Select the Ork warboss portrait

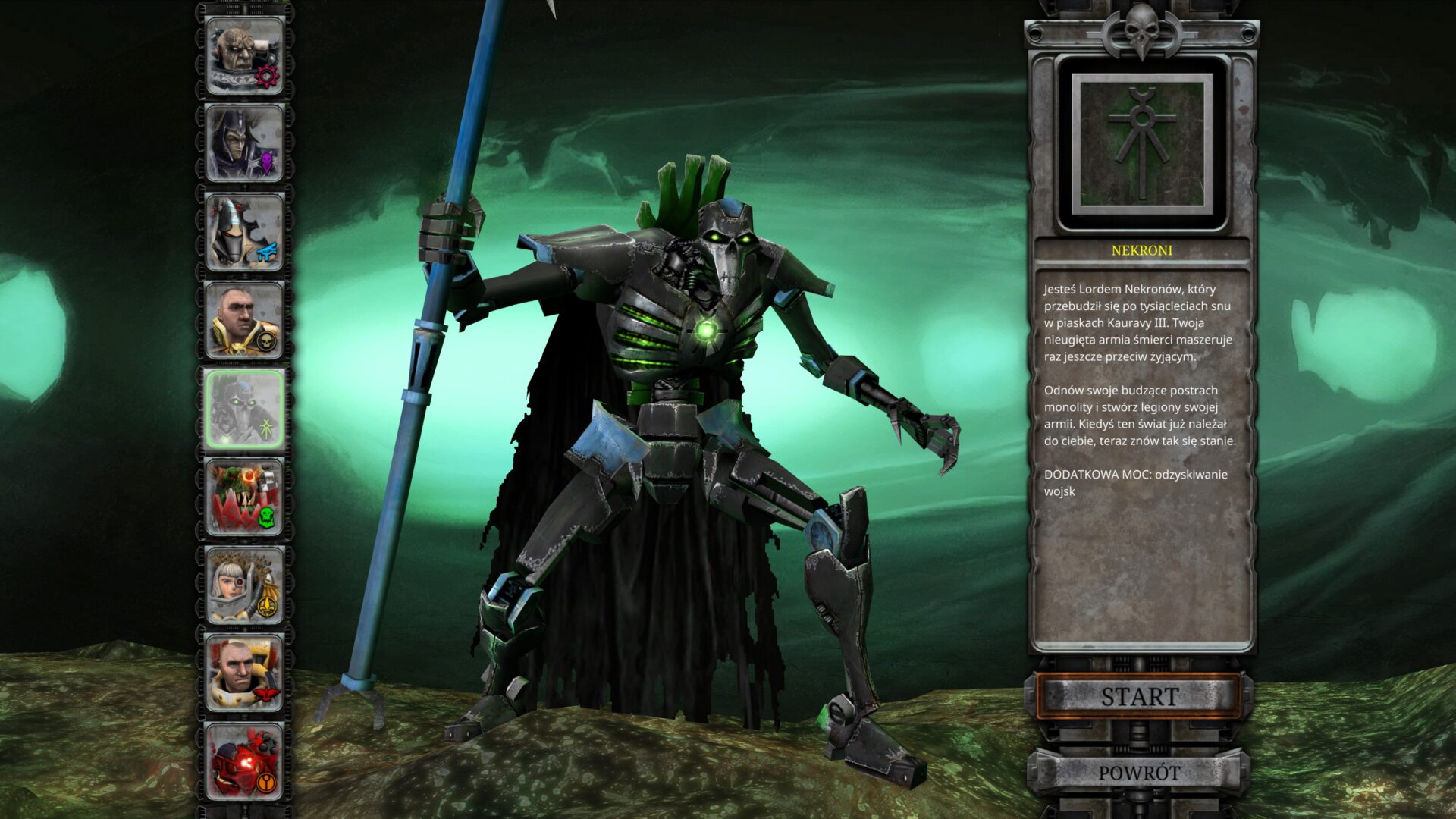(245, 497)
